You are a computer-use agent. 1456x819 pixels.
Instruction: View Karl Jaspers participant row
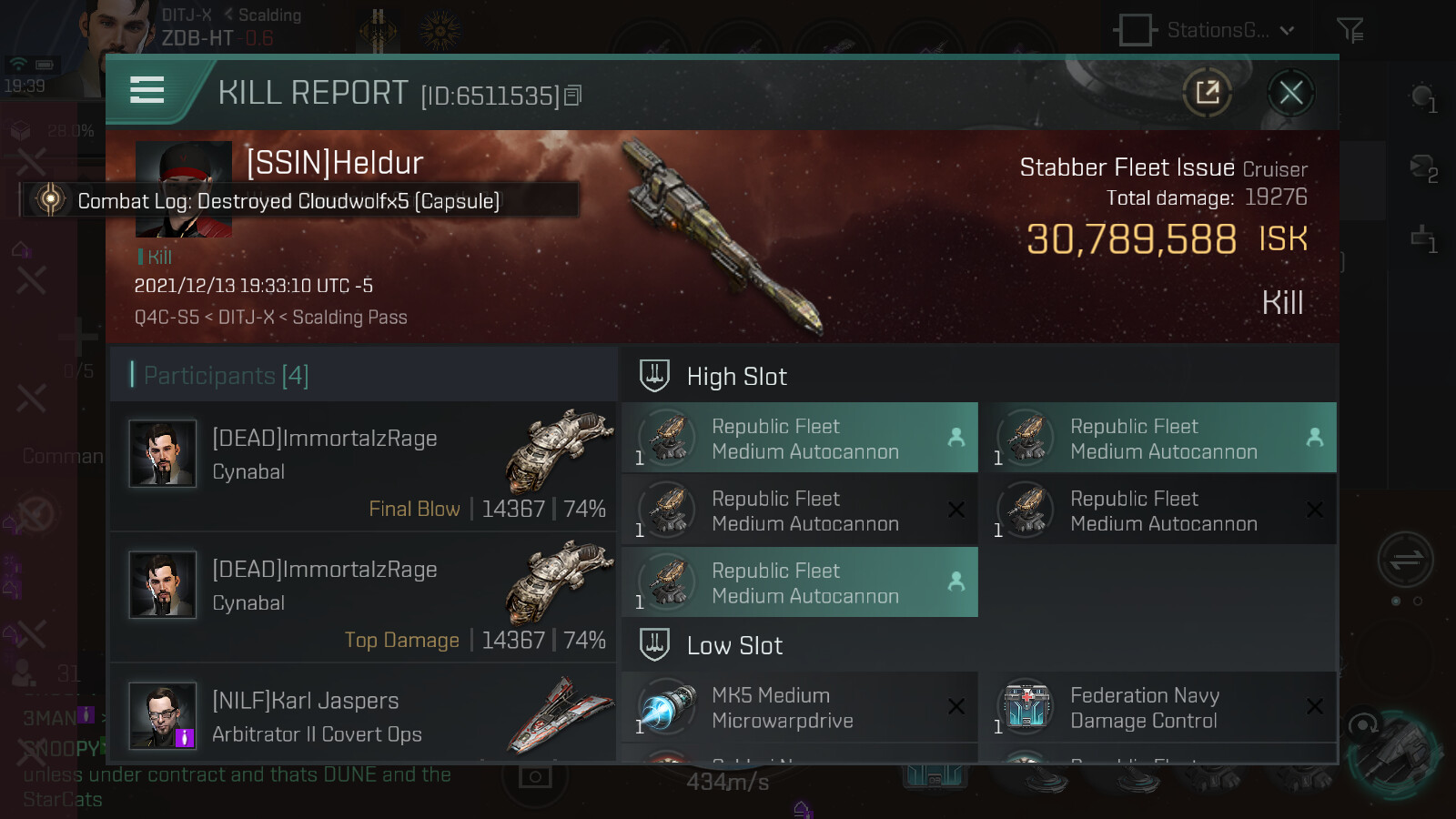(x=364, y=717)
